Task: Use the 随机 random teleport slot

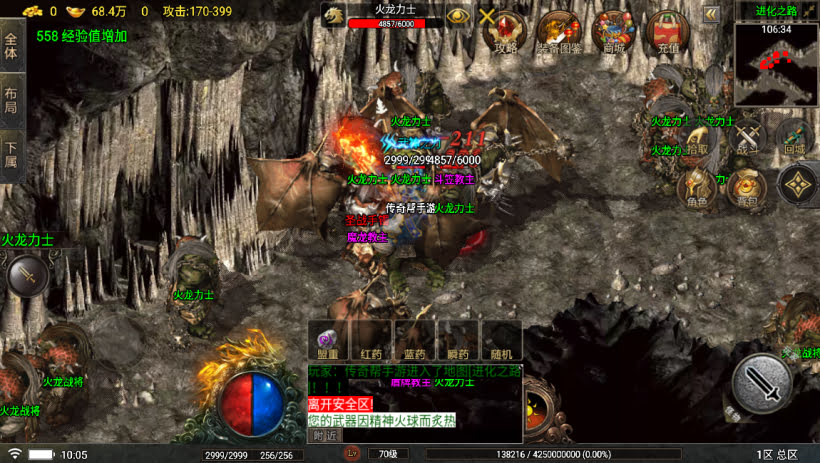Action: 501,340
